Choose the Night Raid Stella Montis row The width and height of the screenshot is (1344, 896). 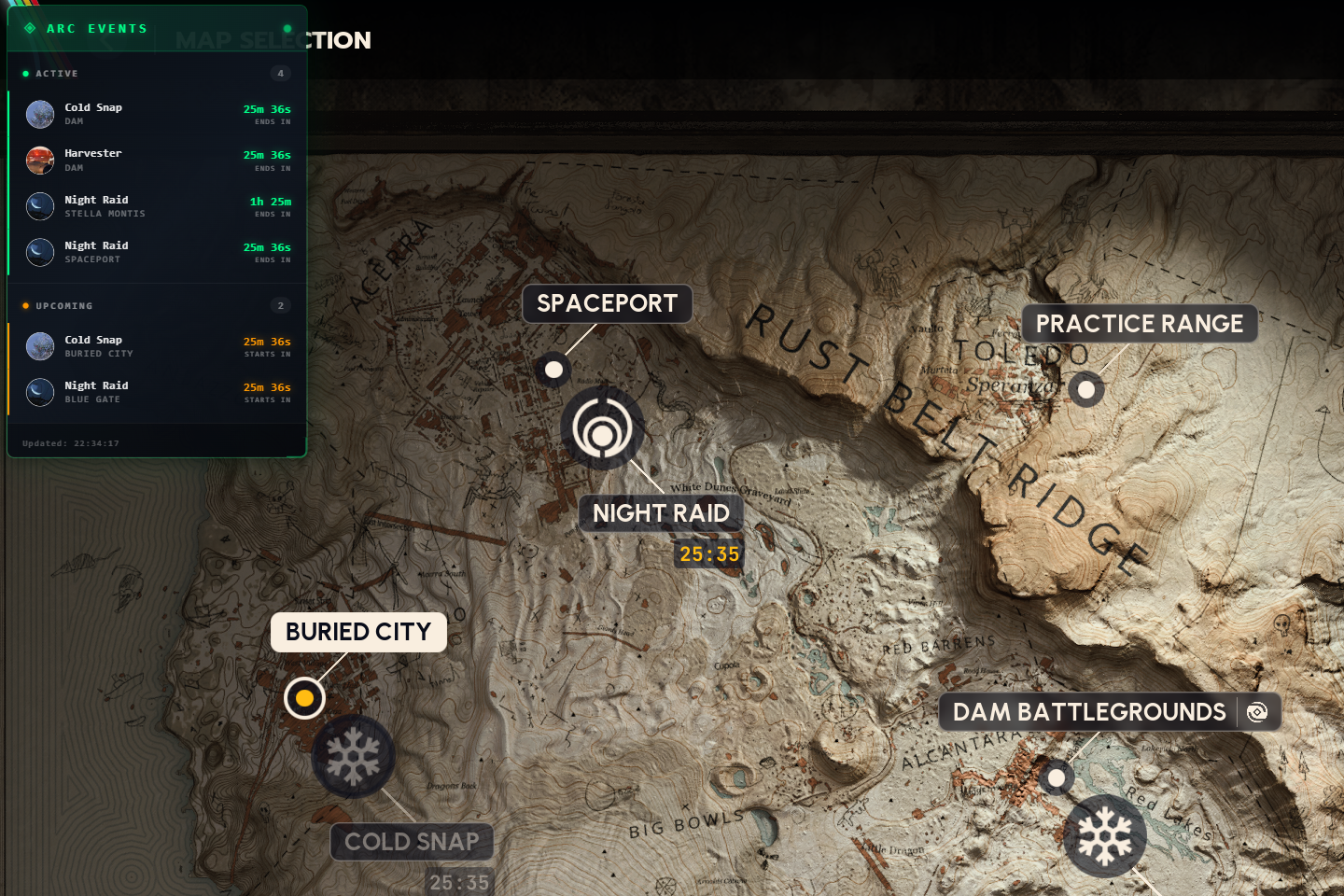158,206
